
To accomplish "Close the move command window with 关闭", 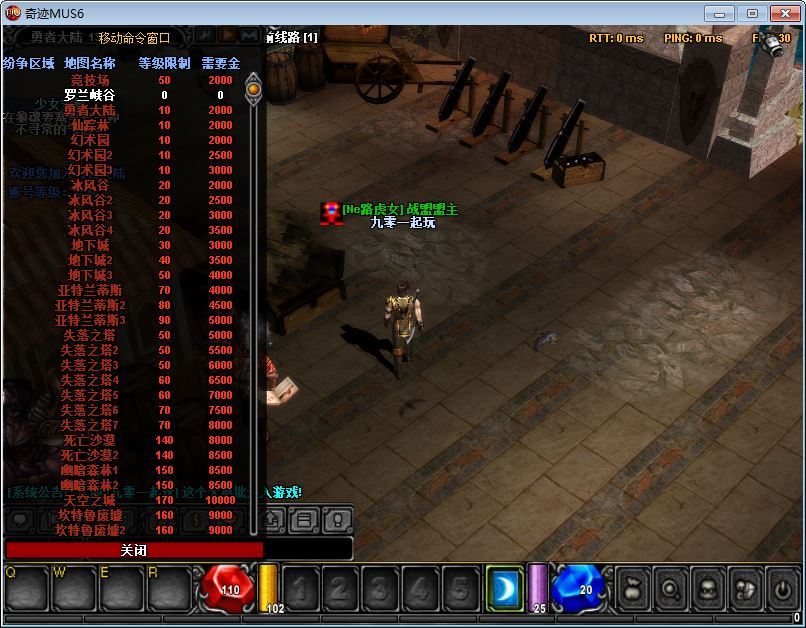I will pos(134,550).
